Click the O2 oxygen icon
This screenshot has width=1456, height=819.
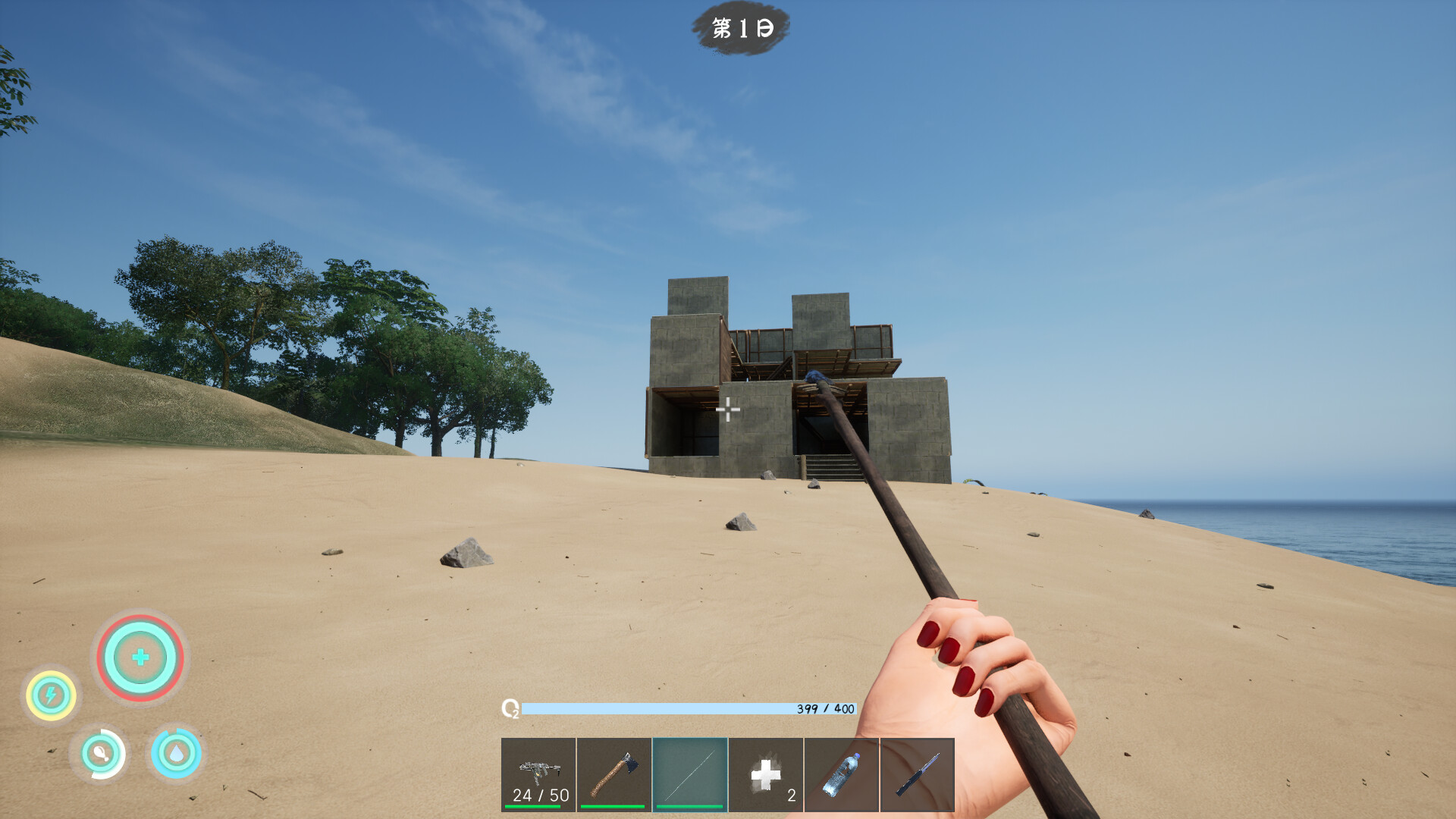512,709
